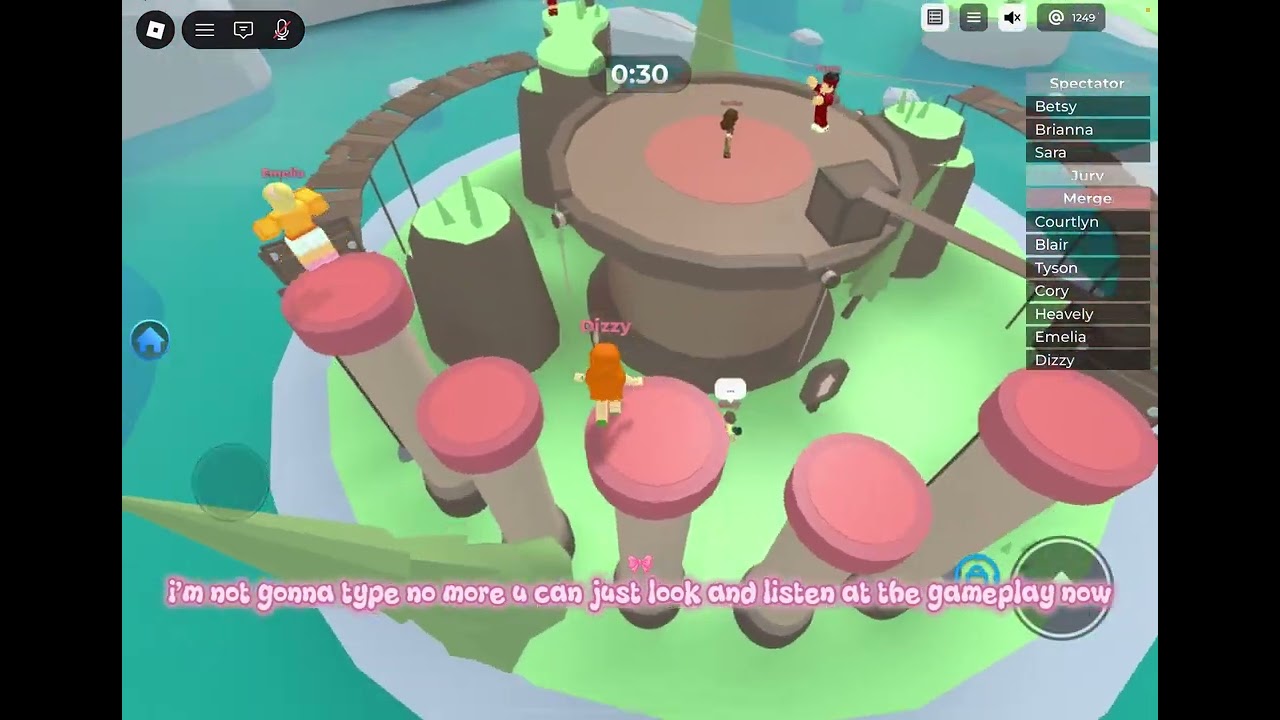Tap the small blue lock icon button
Viewport: 1280px width, 720px height.
[x=976, y=573]
